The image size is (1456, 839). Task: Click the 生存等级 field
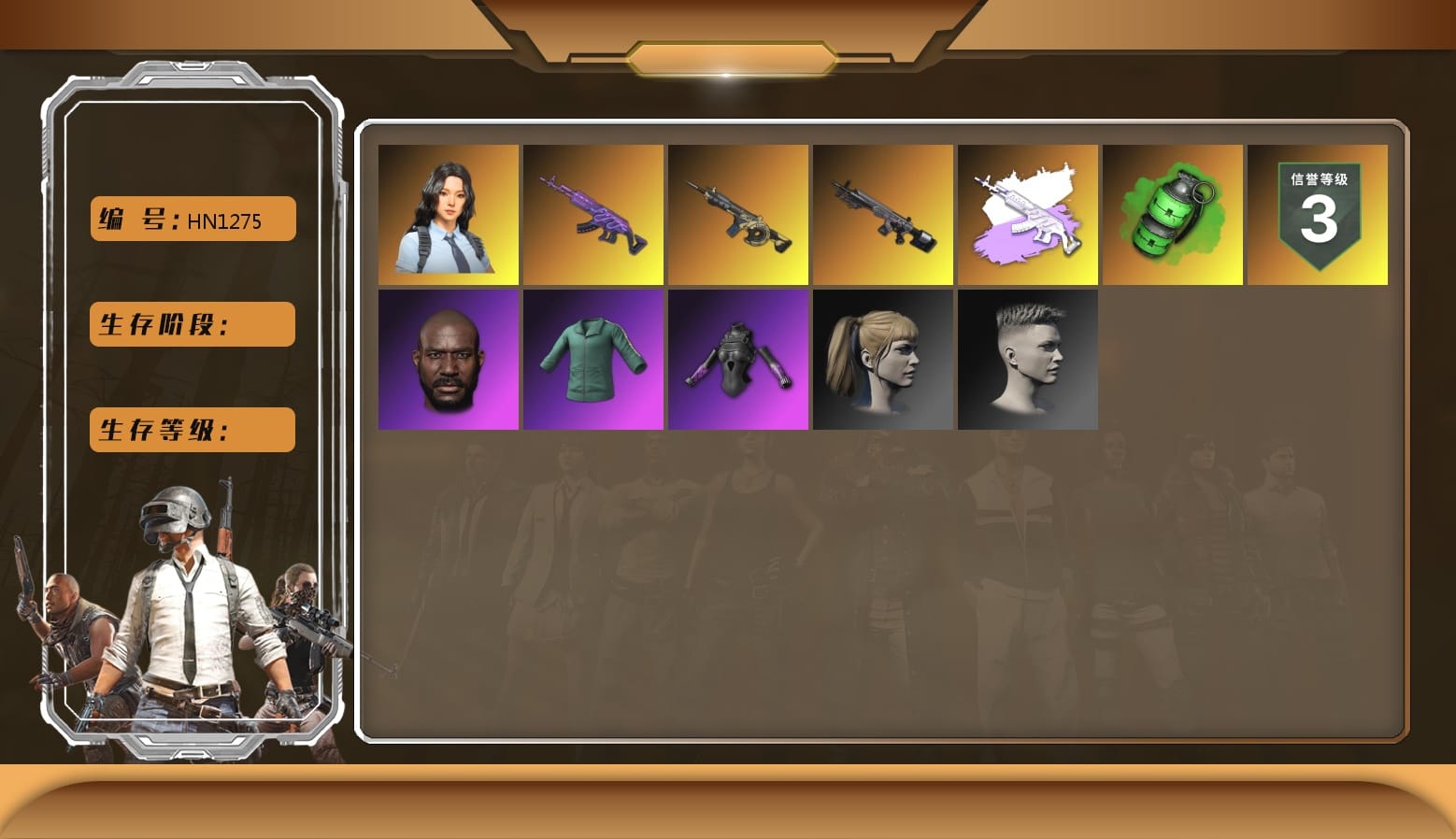192,430
